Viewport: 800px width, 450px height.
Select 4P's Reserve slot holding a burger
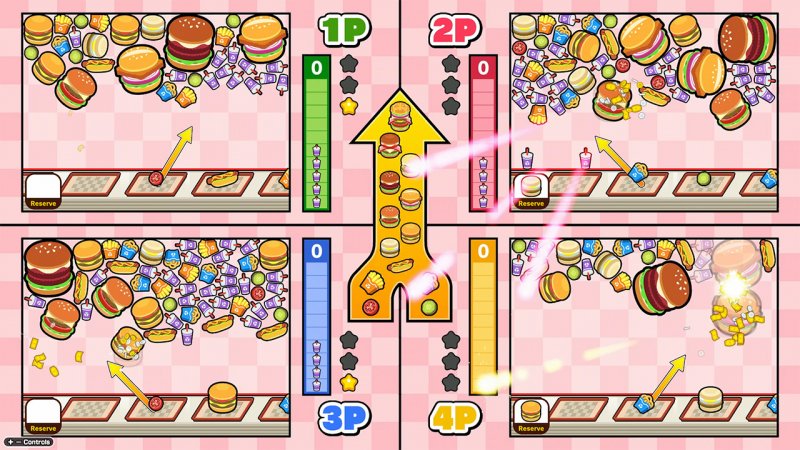(x=530, y=414)
